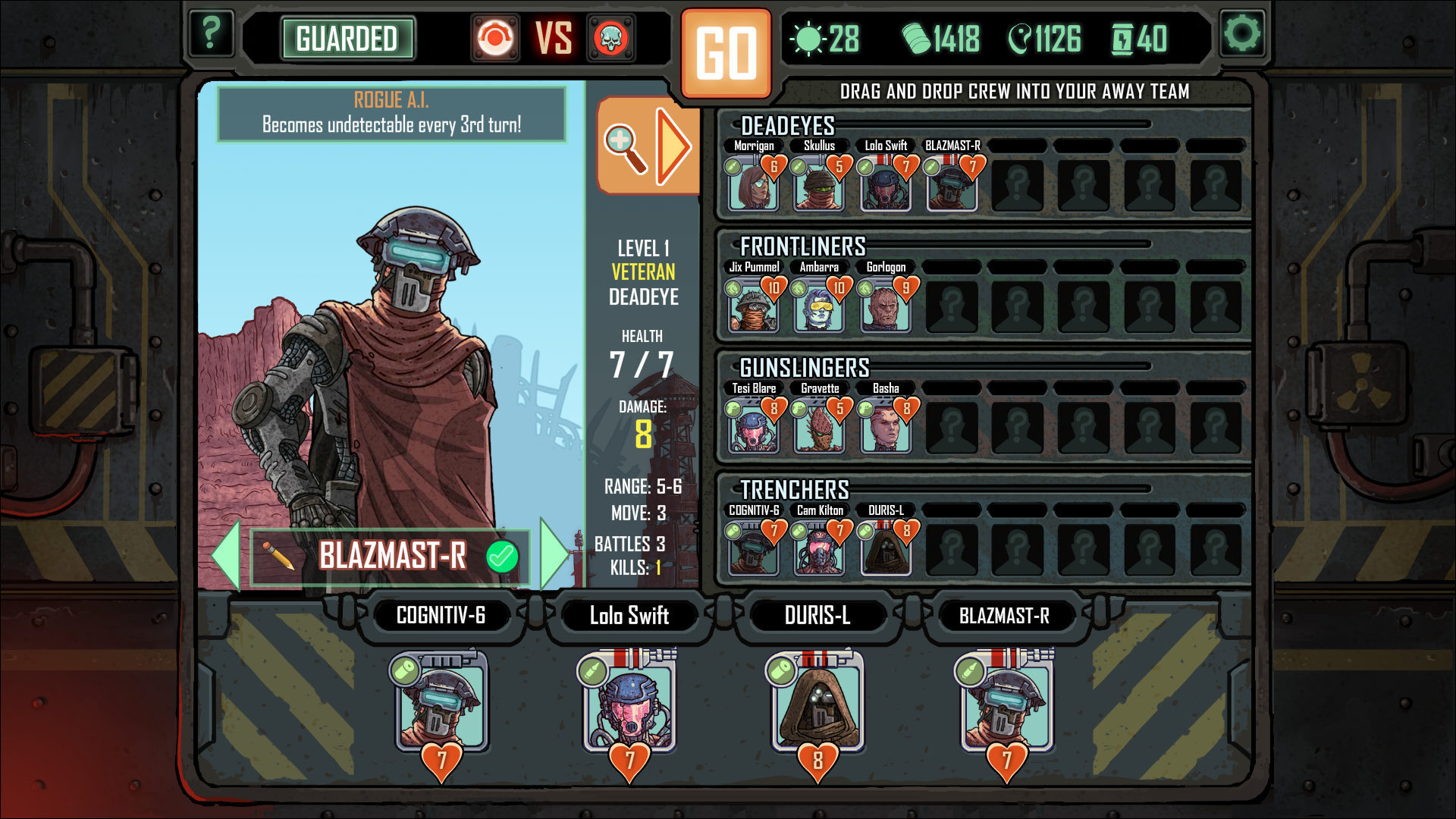Toggle the green checkmark beside BLAZMAST-R
Viewport: 1456px width, 819px height.
[501, 556]
